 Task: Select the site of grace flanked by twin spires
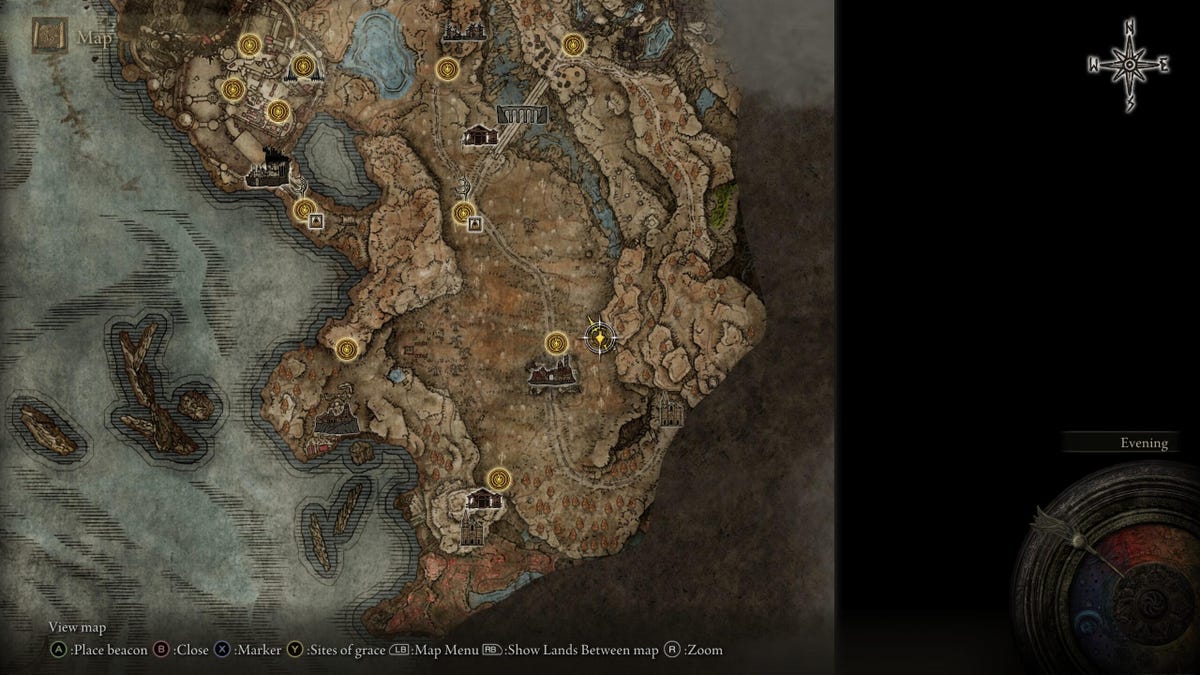[x=303, y=68]
